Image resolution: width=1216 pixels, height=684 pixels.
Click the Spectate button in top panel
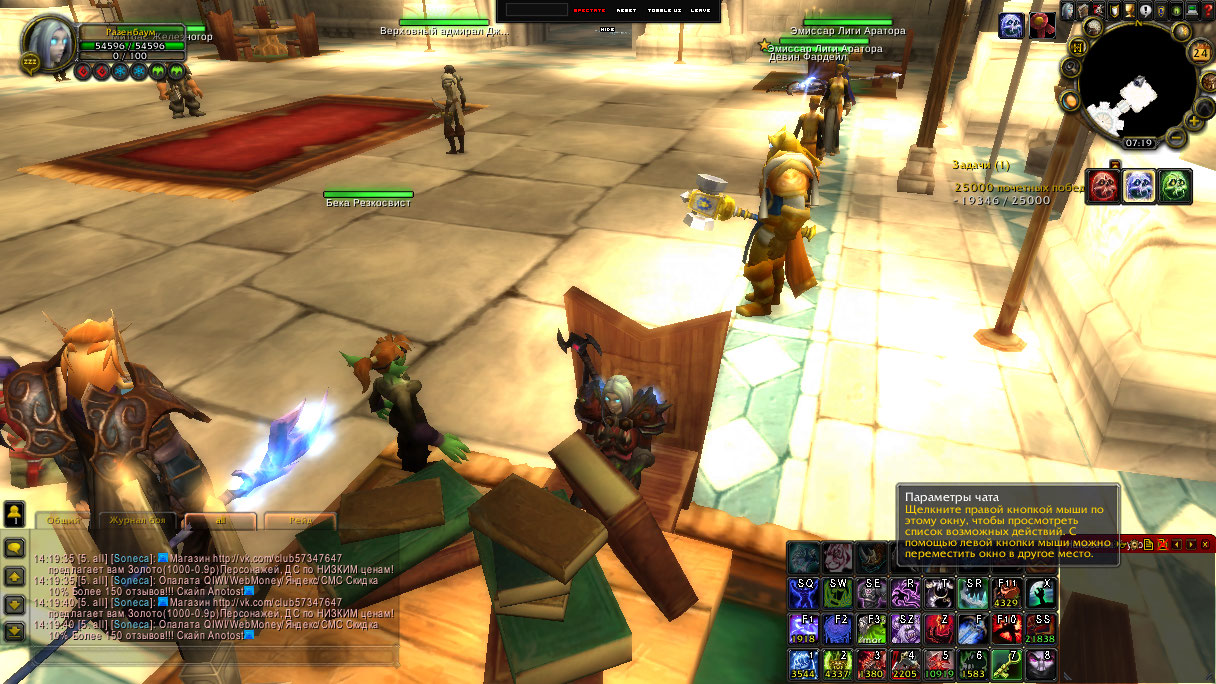[x=590, y=10]
